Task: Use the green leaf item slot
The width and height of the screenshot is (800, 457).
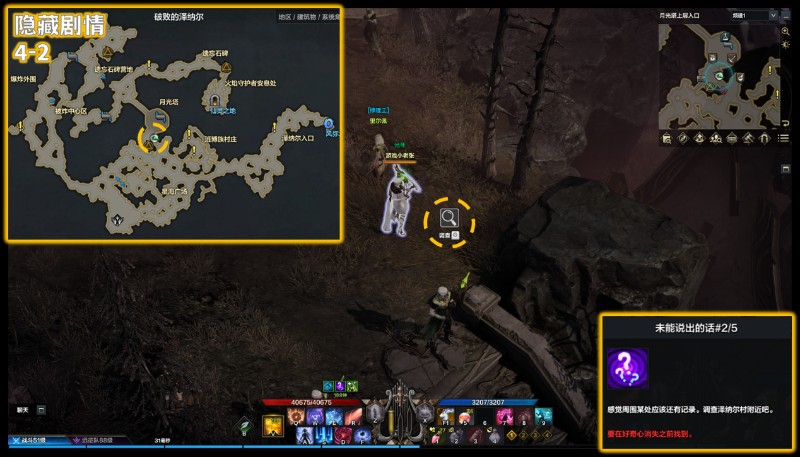Action: pyautogui.click(x=244, y=424)
